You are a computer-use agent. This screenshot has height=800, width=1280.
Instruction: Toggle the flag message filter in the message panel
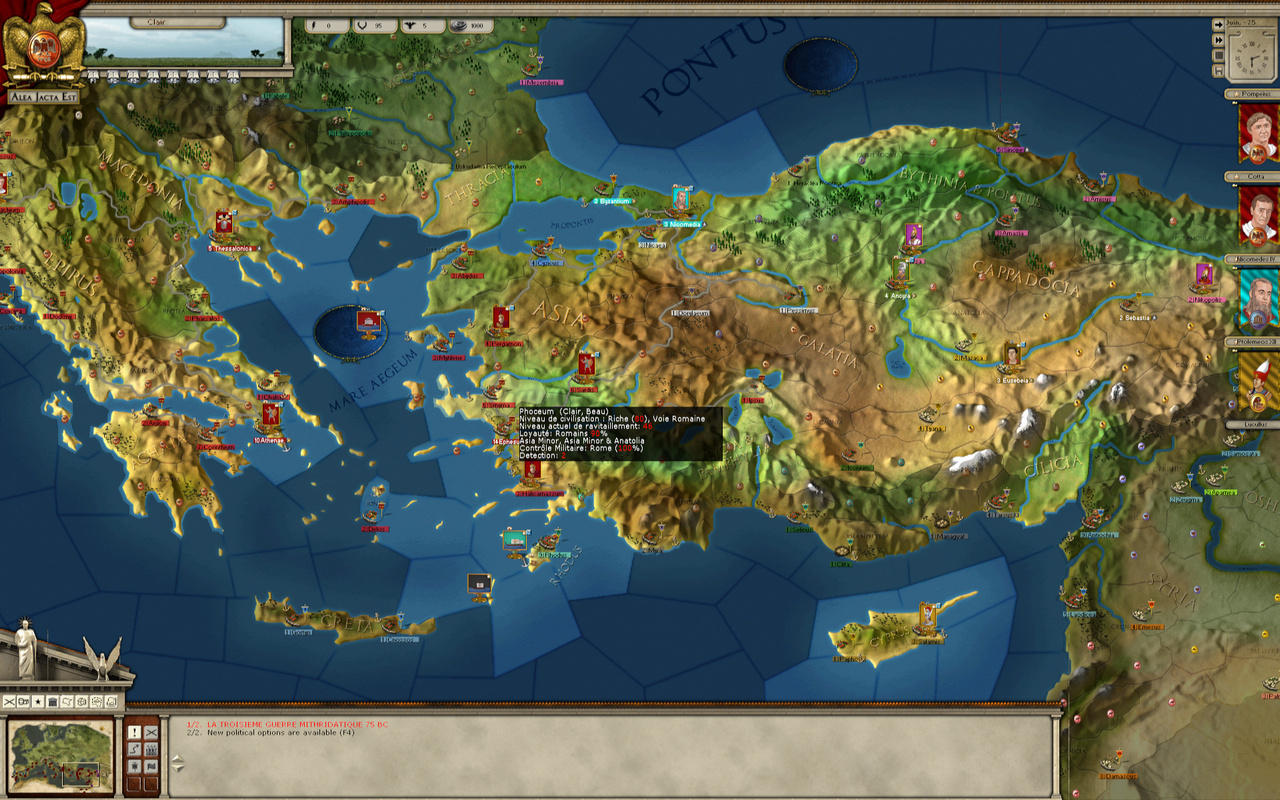coord(150,765)
